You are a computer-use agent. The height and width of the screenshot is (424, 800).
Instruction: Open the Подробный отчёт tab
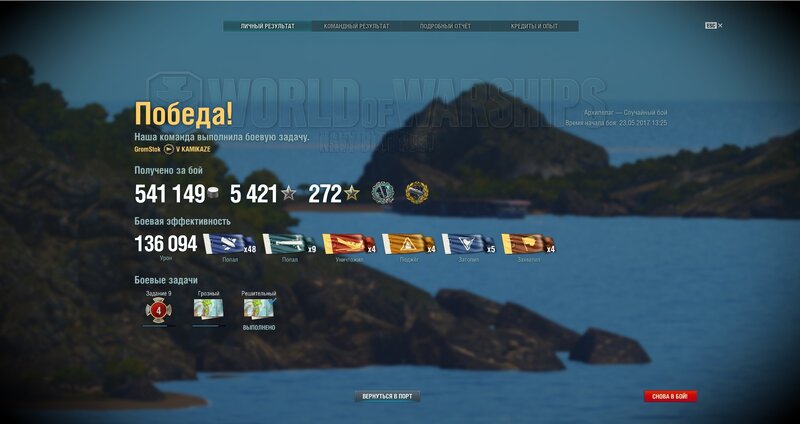click(445, 26)
